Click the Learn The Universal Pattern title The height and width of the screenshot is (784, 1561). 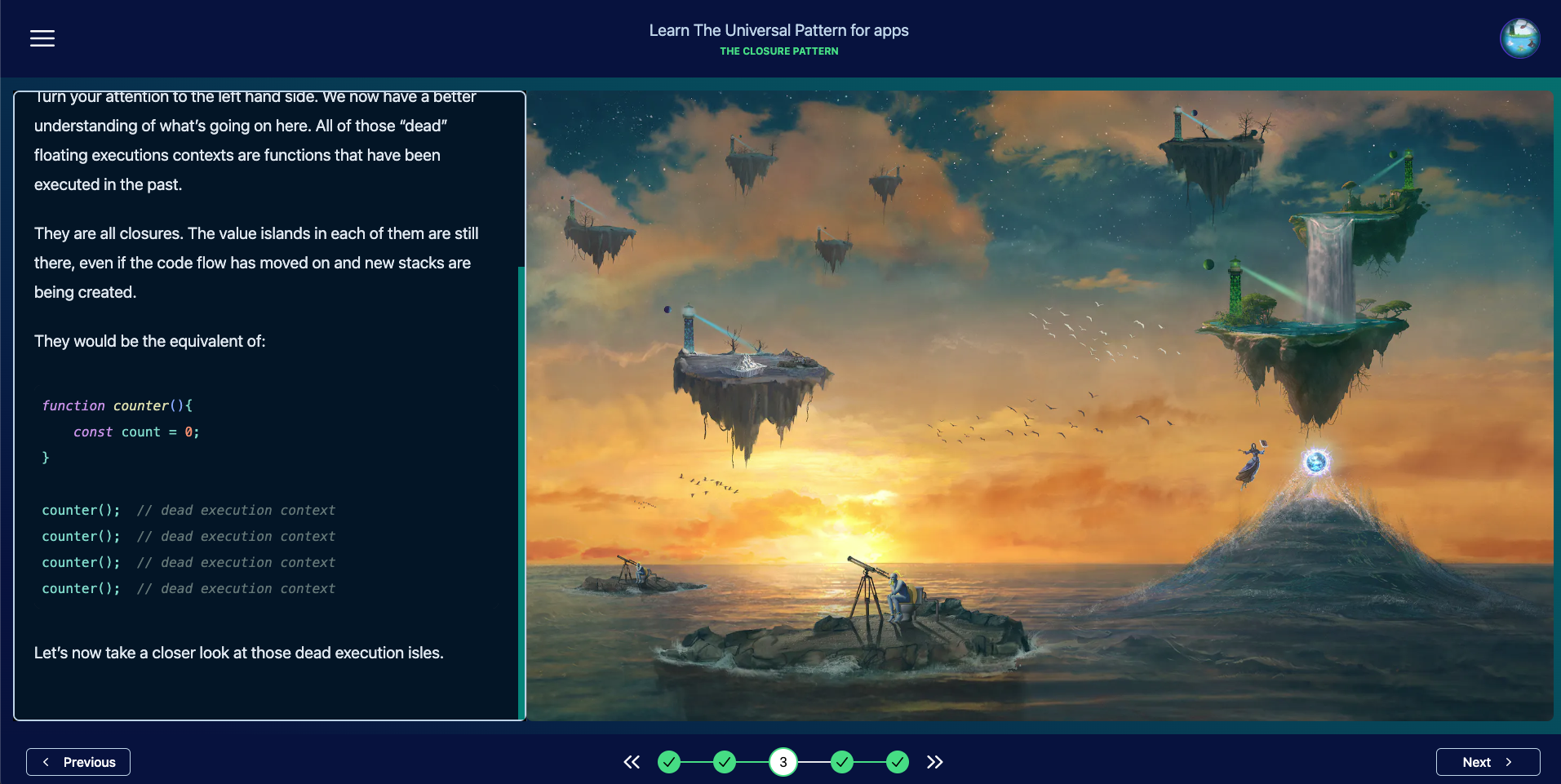[x=778, y=30]
